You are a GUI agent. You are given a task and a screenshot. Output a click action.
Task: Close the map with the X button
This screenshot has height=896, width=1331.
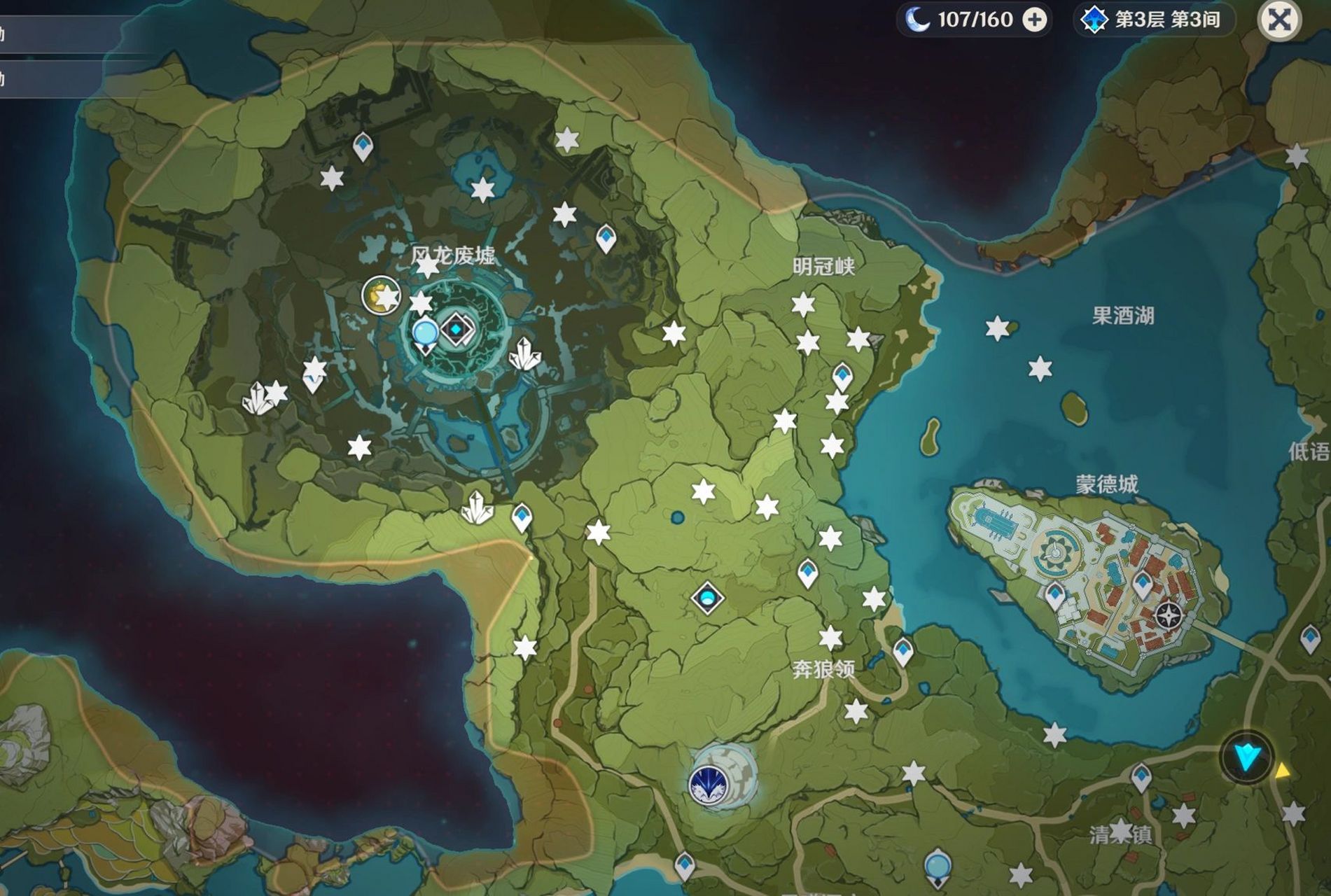1279,20
